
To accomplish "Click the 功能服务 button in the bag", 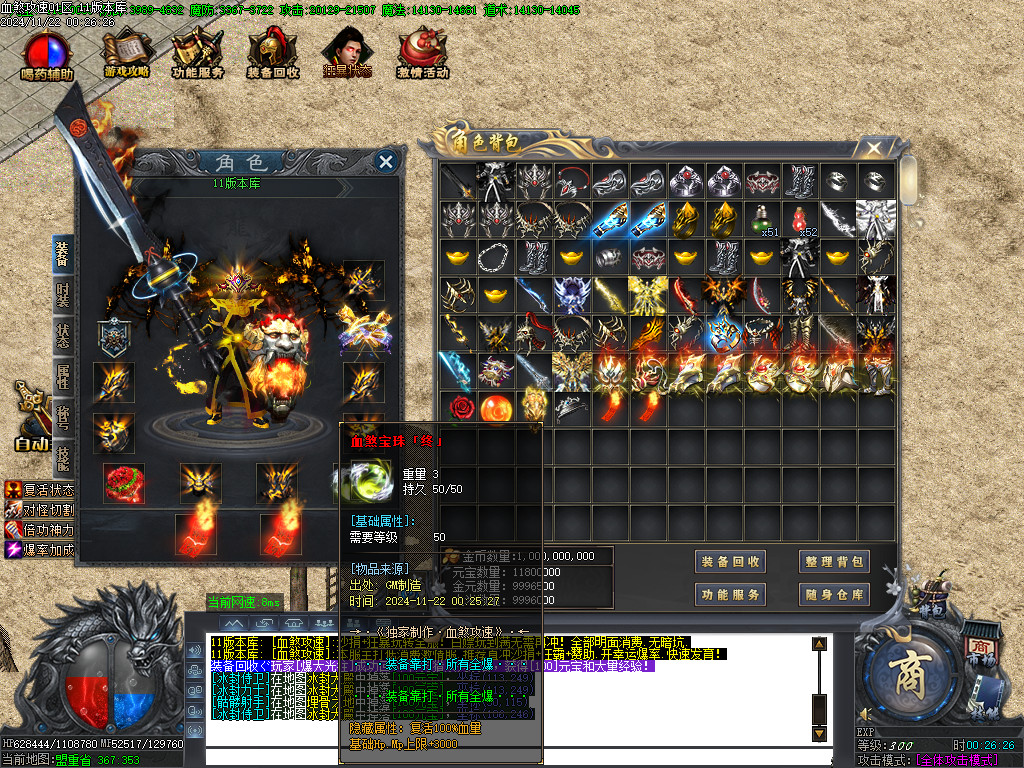I will pyautogui.click(x=731, y=595).
